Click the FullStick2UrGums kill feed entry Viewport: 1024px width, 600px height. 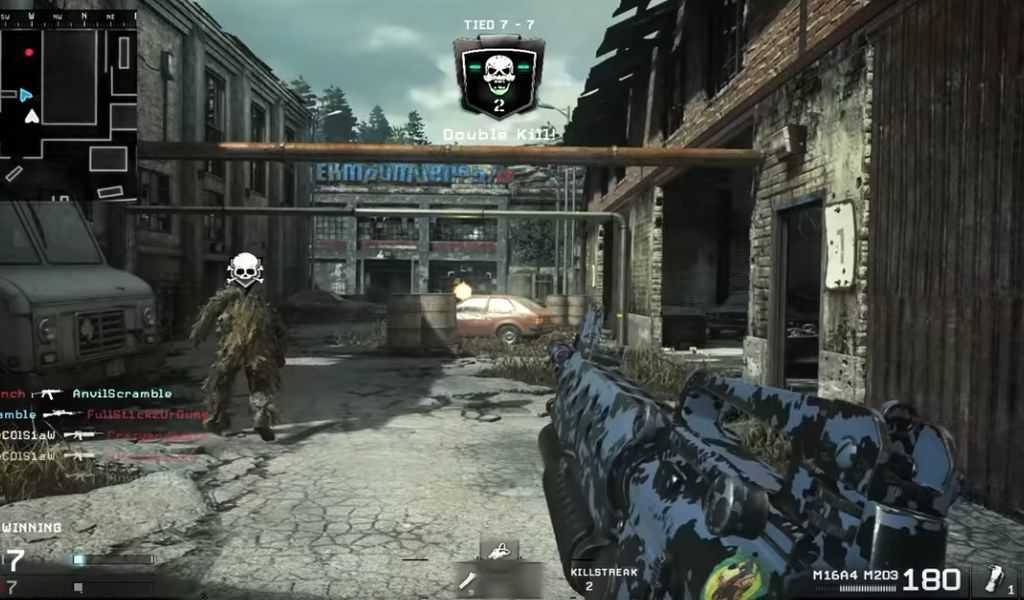pos(147,414)
